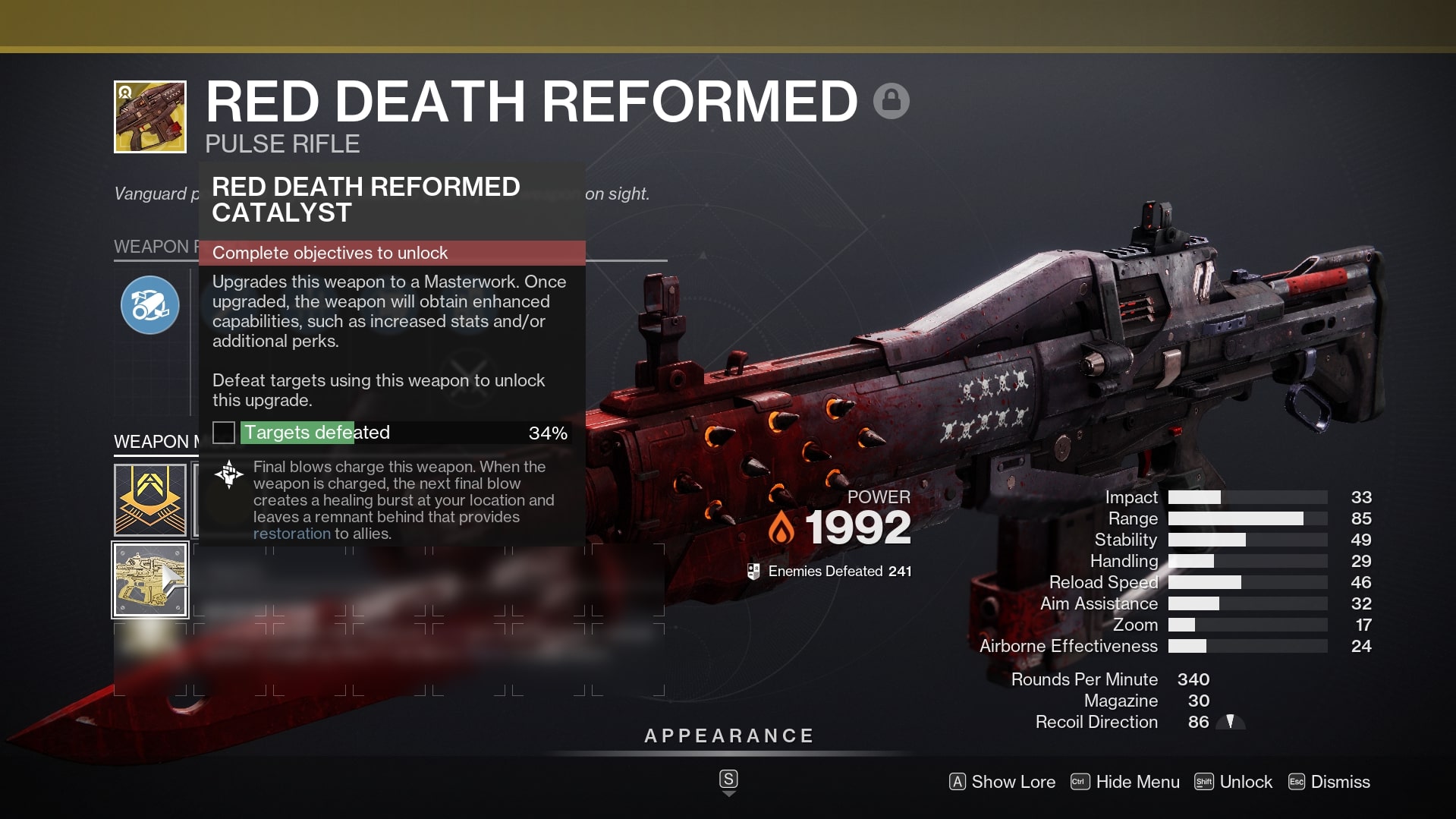Show the weapon's lore

point(1002,782)
